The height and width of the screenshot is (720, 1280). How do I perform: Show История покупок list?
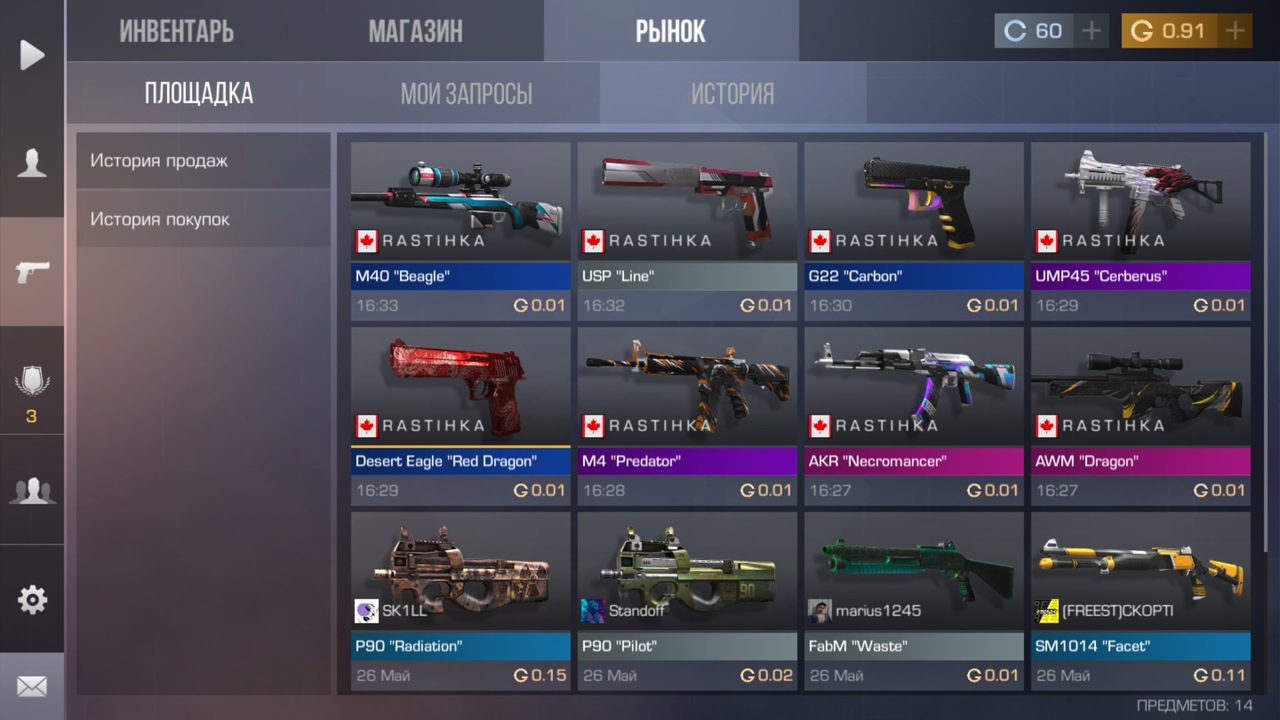203,219
